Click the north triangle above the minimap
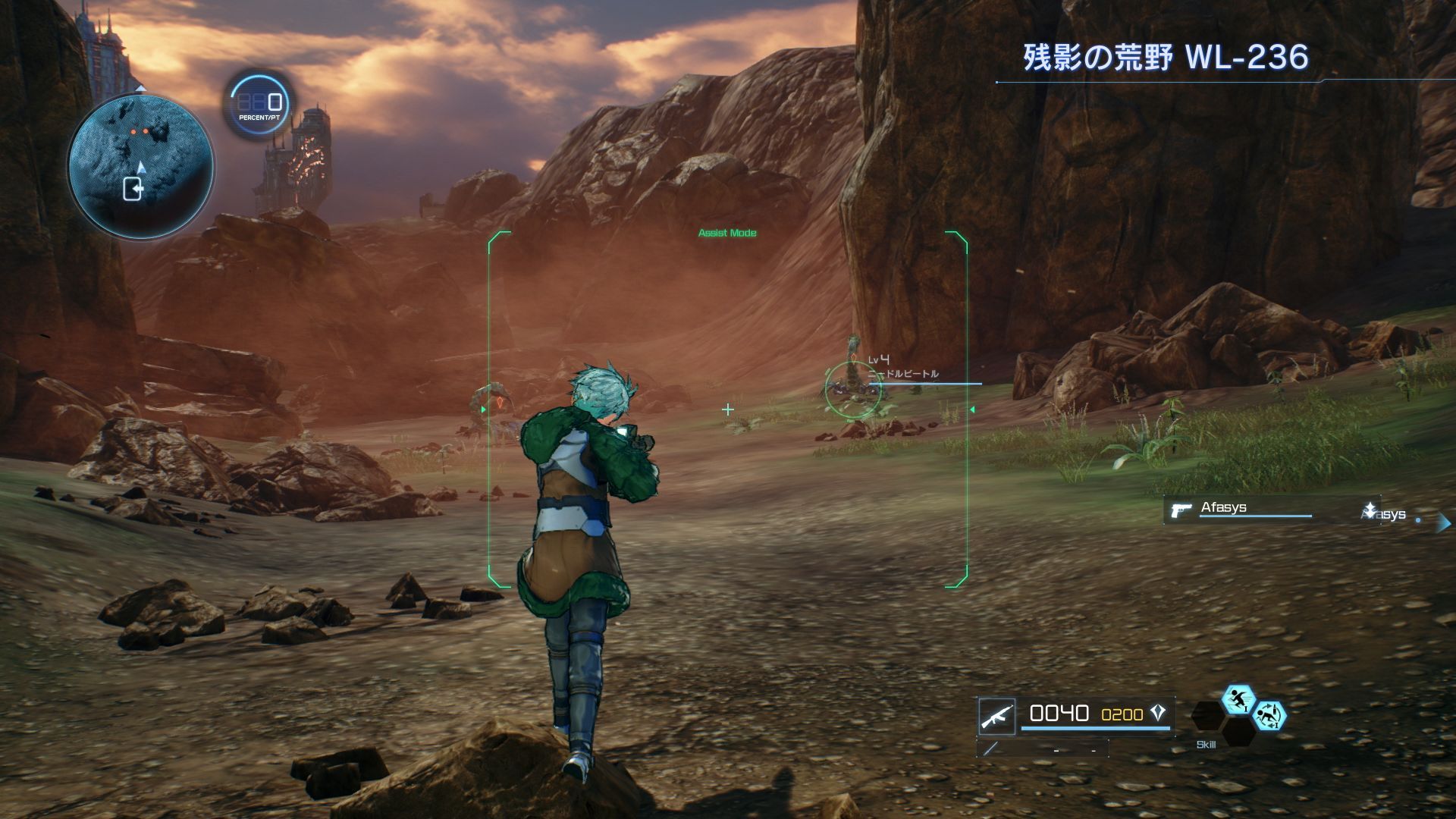1456x819 pixels. [x=141, y=89]
